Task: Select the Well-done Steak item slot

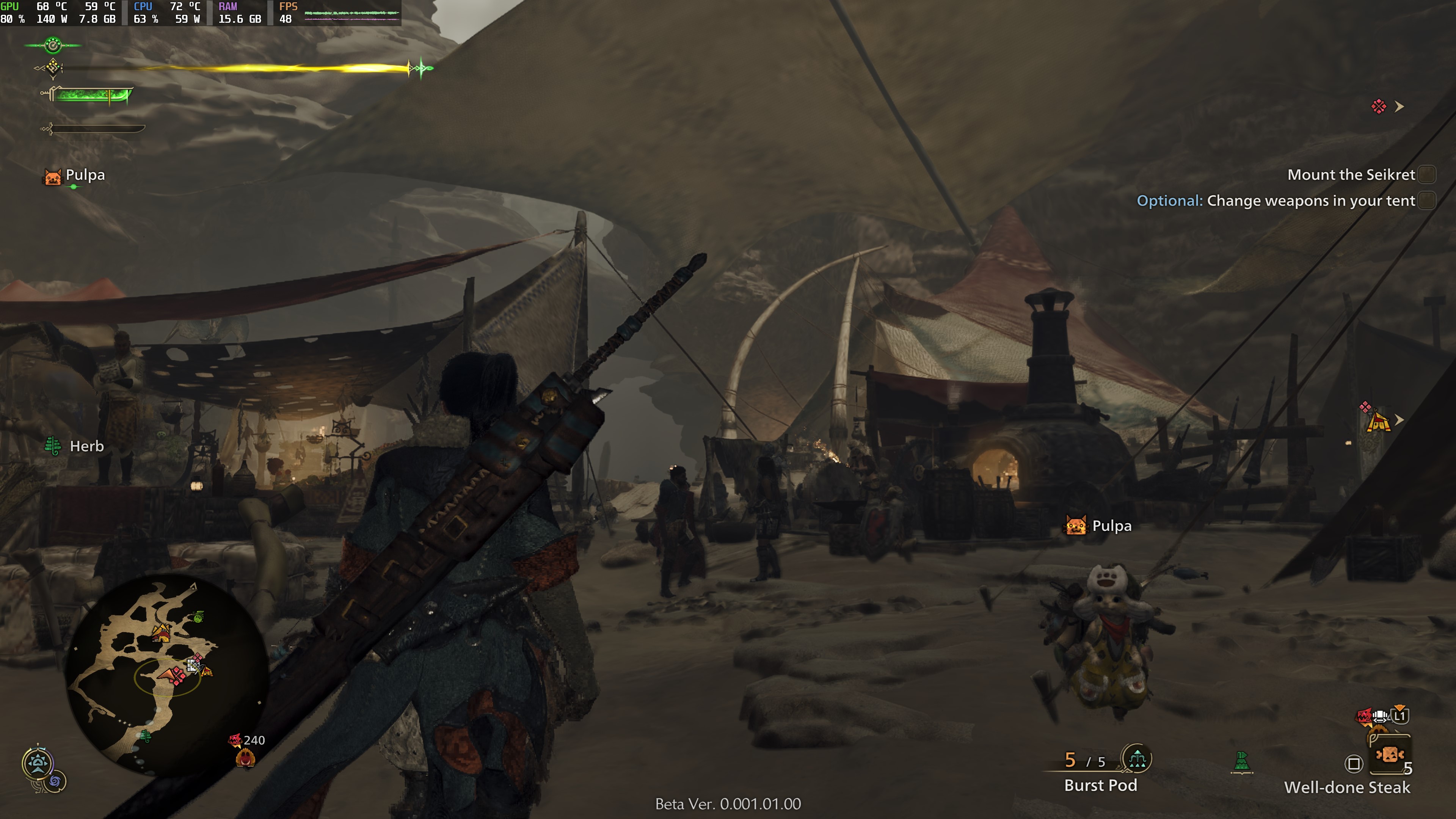Action: 1390,755
